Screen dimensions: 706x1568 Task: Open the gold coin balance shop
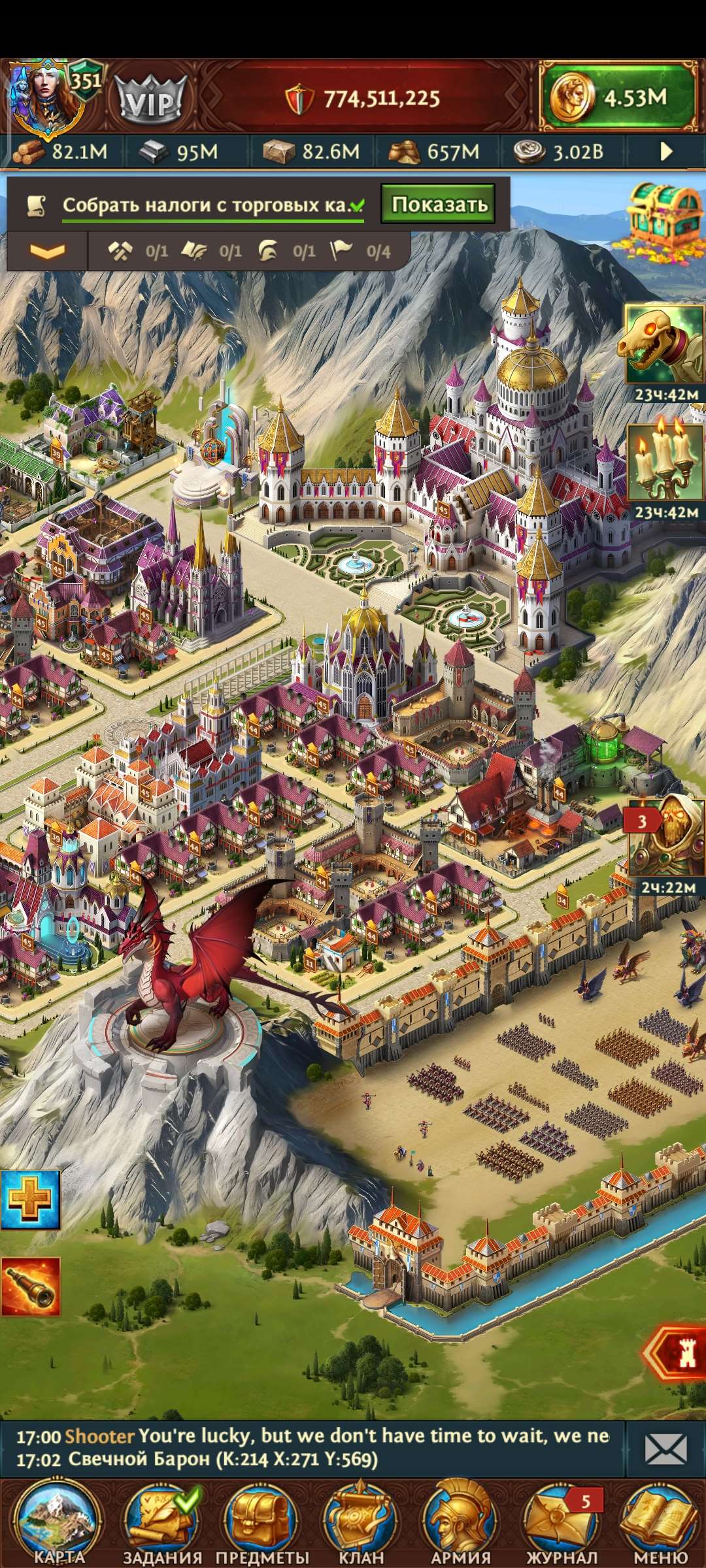click(618, 98)
